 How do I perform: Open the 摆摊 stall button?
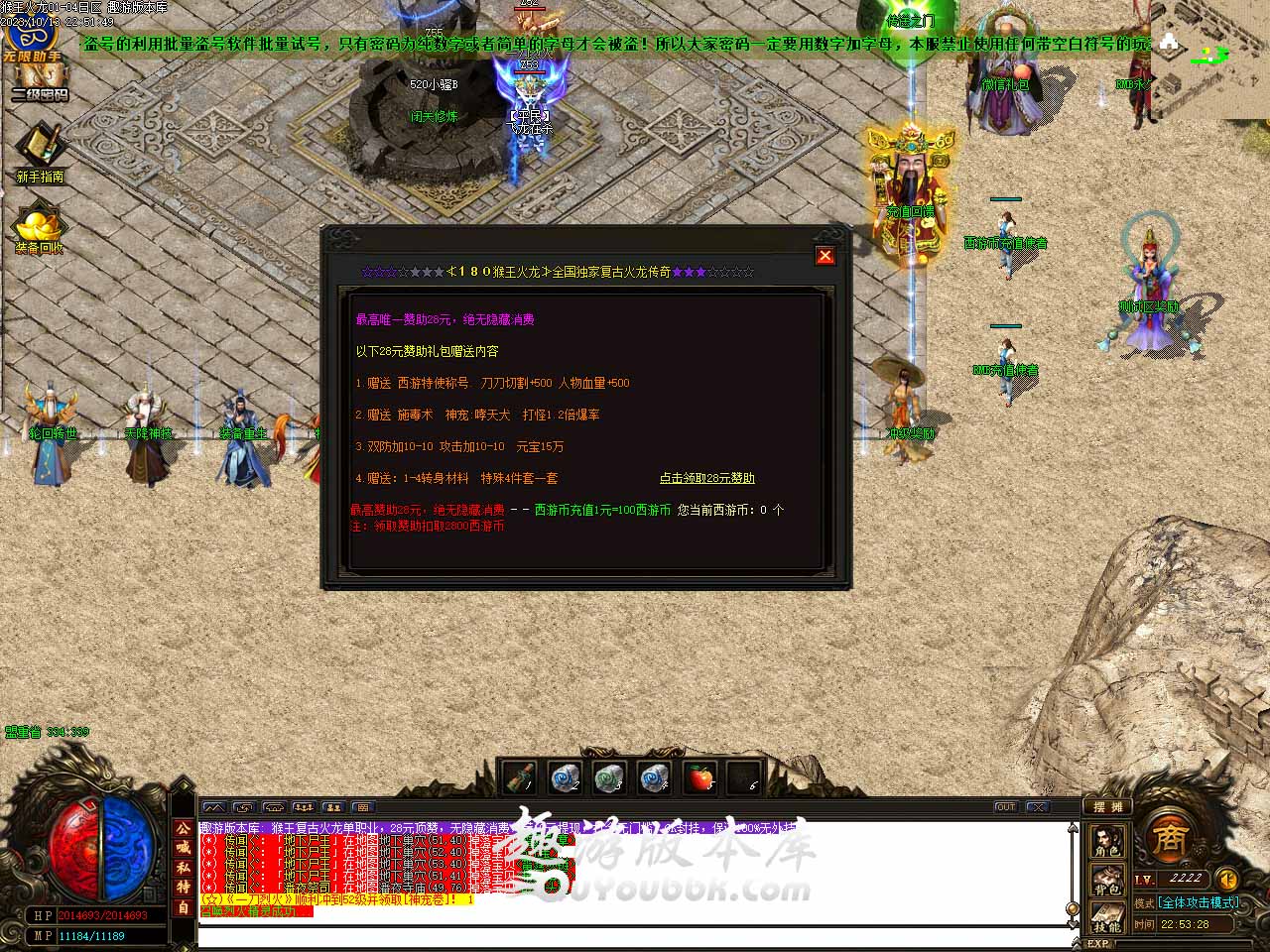tap(1106, 806)
